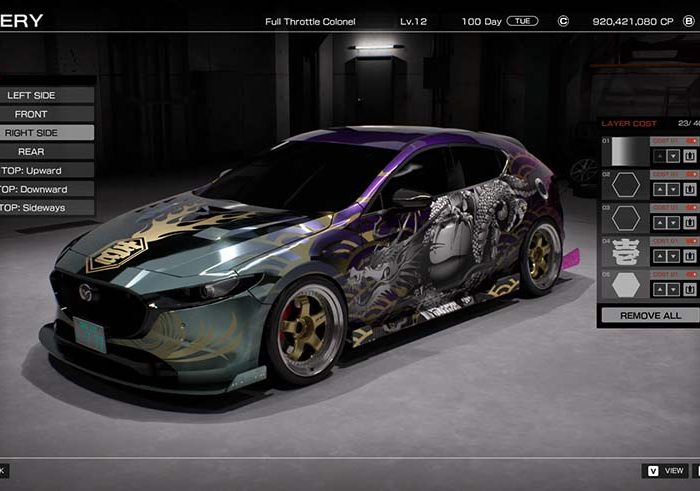This screenshot has width=700, height=491.
Task: Pick the TOP: Sideways option
Action: click(x=34, y=208)
